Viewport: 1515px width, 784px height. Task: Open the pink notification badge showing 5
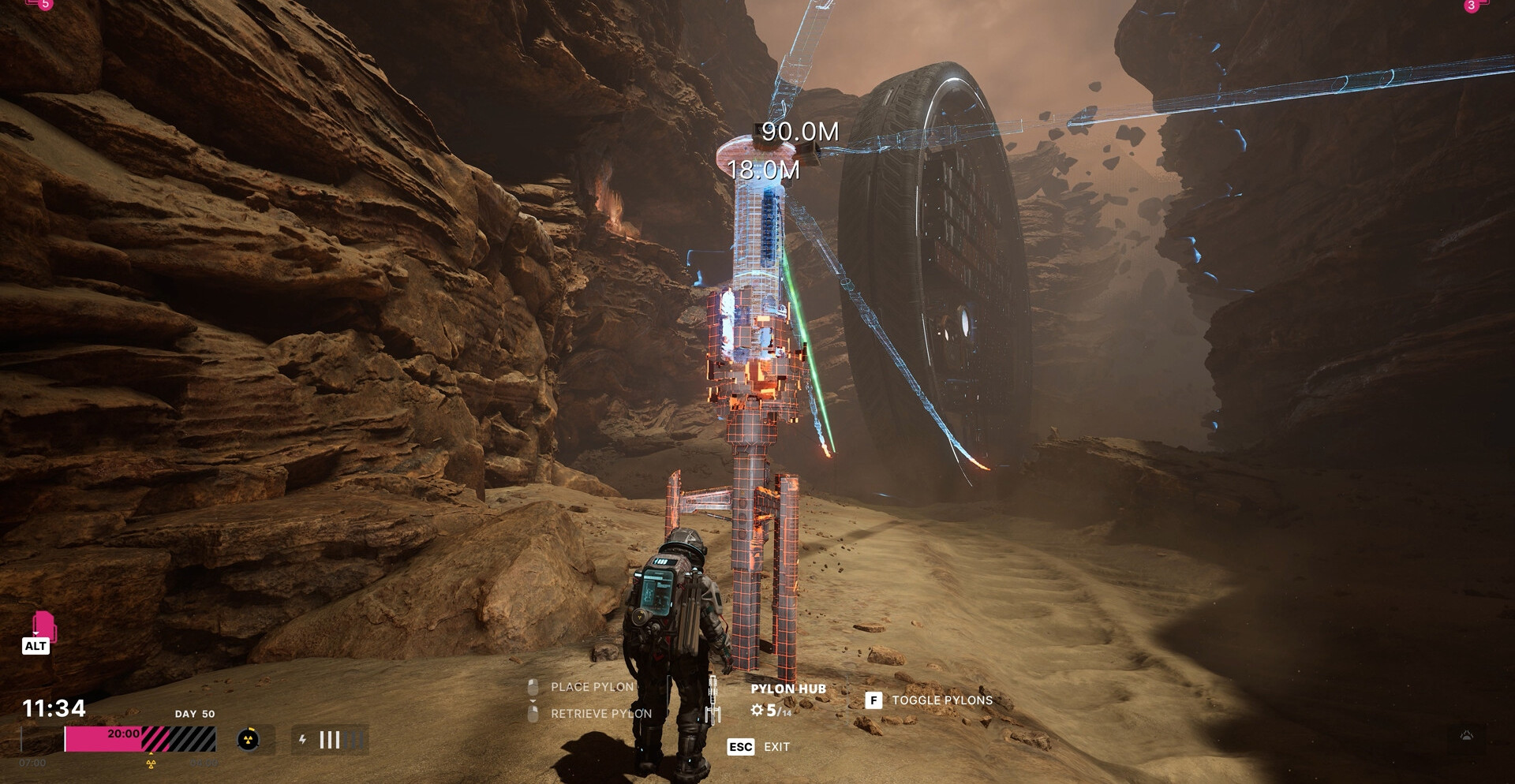(44, 4)
